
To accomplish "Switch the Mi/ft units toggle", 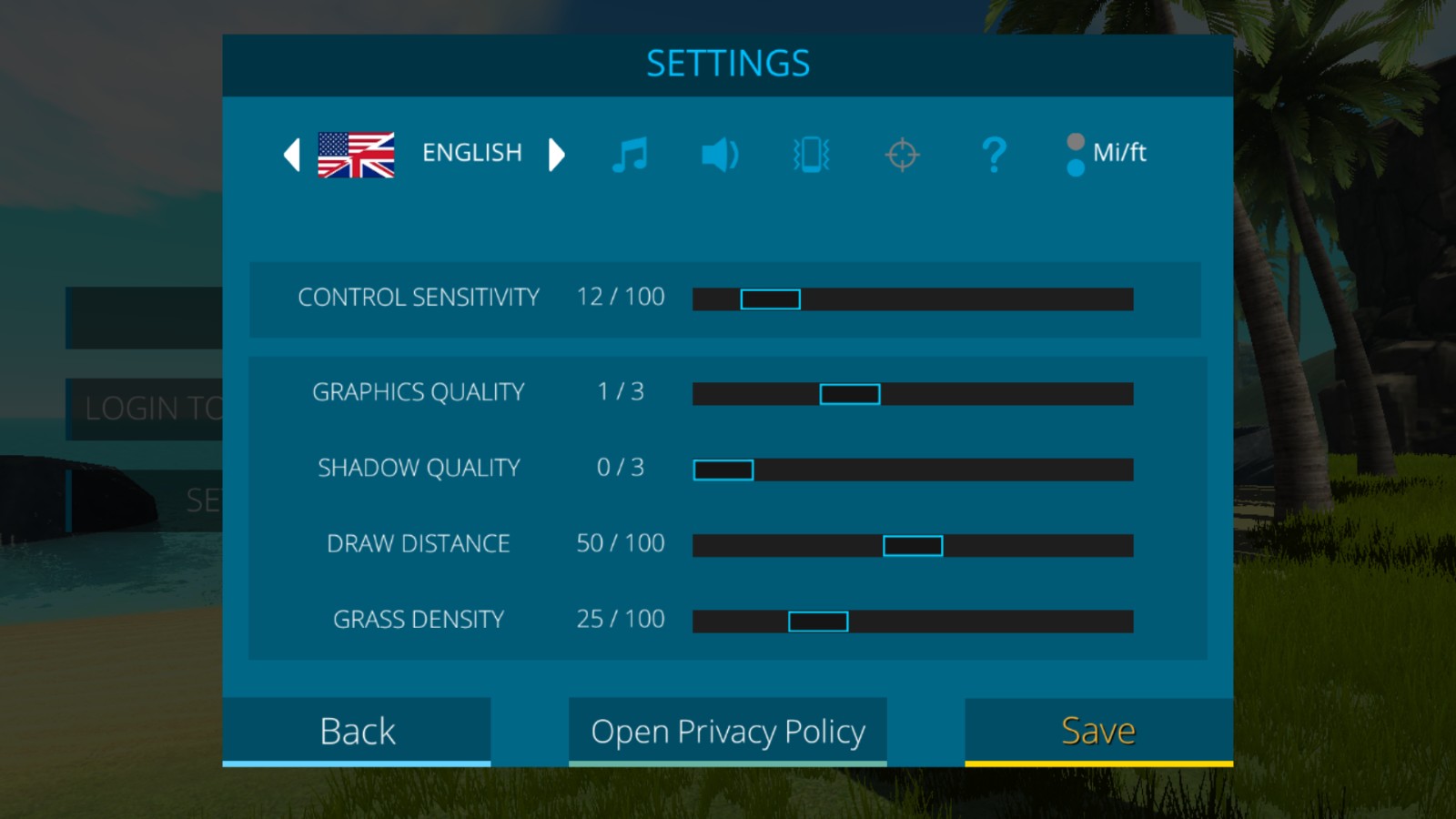I will pos(1077,155).
